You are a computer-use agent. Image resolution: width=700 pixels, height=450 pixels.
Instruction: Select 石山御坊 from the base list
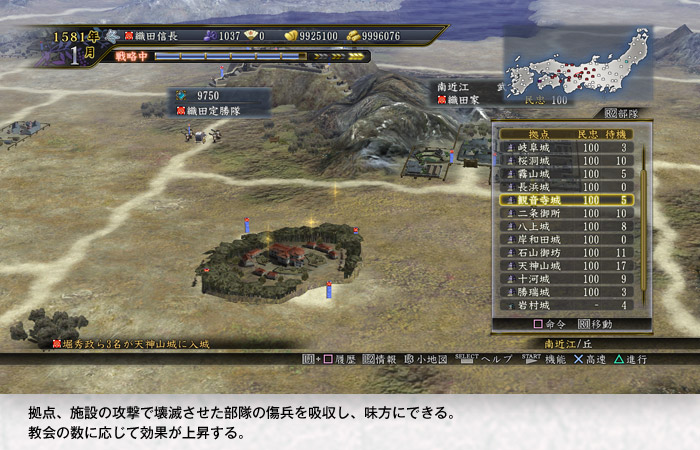coord(566,252)
